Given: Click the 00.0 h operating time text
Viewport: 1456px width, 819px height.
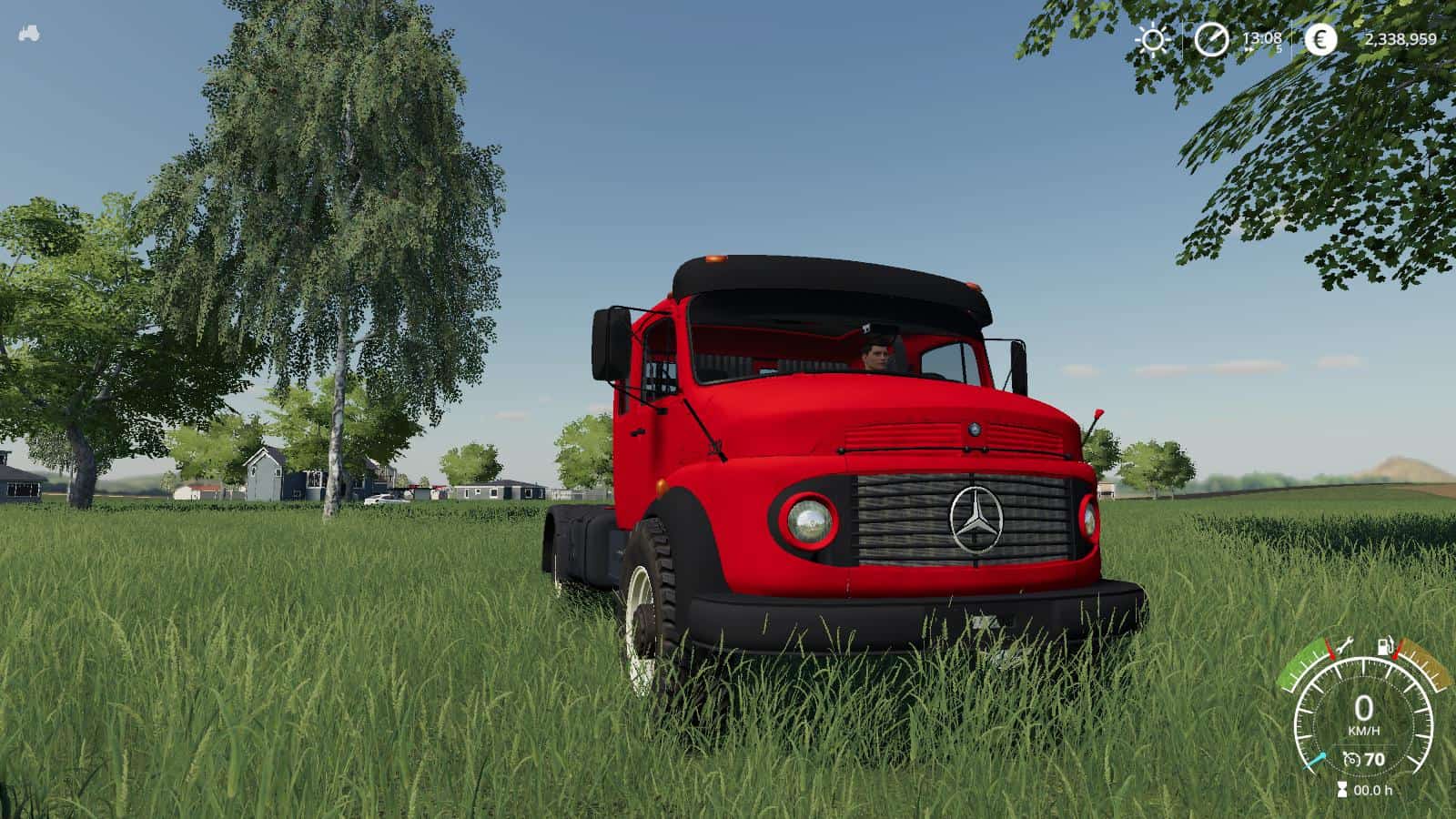Looking at the screenshot, I should [x=1374, y=788].
